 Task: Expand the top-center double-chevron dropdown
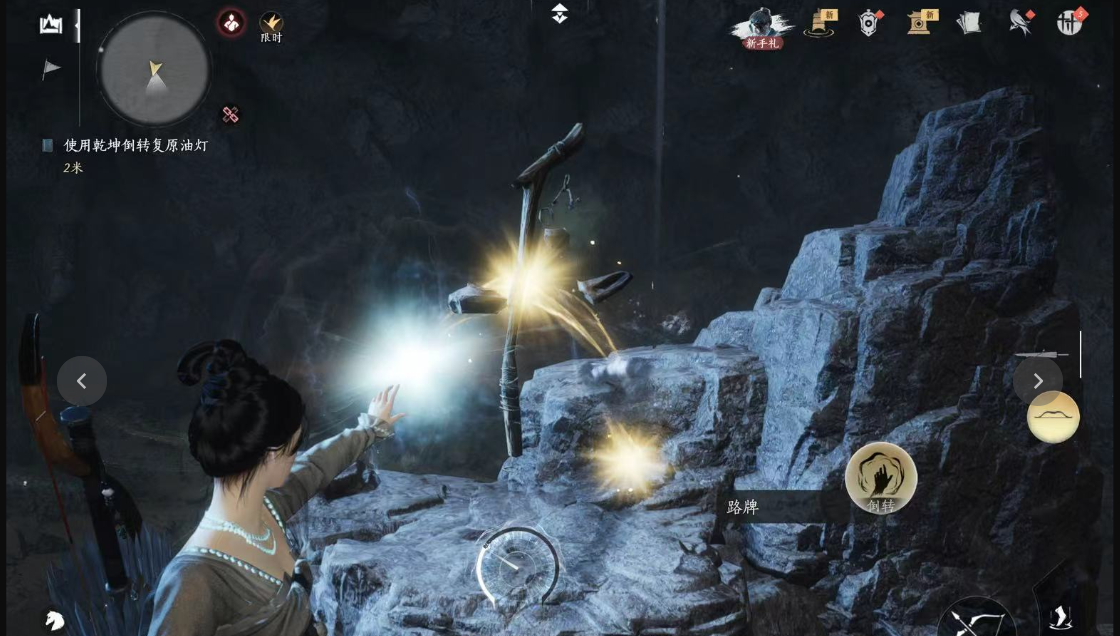coord(560,14)
